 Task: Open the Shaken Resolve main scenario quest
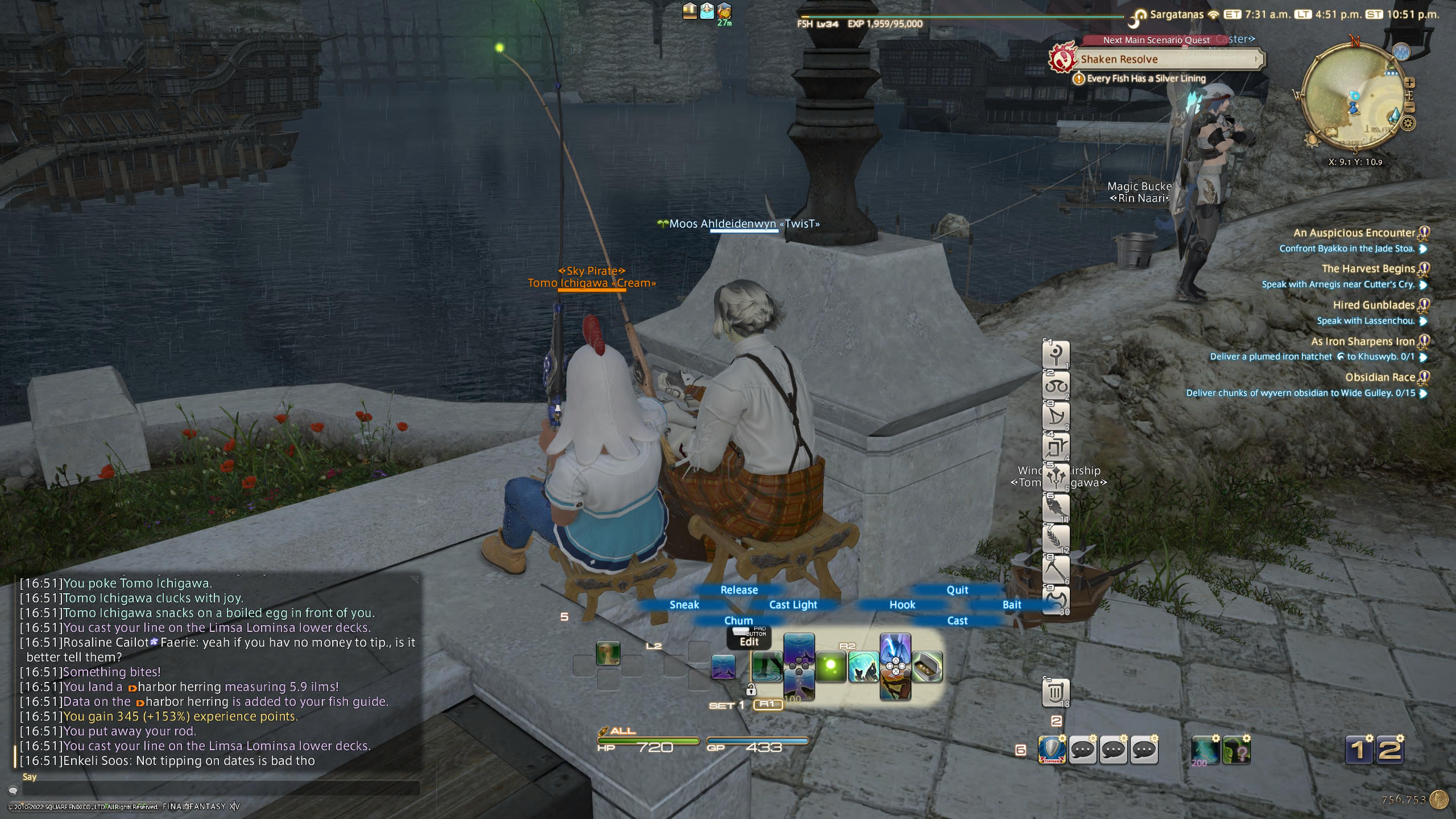click(x=1164, y=60)
